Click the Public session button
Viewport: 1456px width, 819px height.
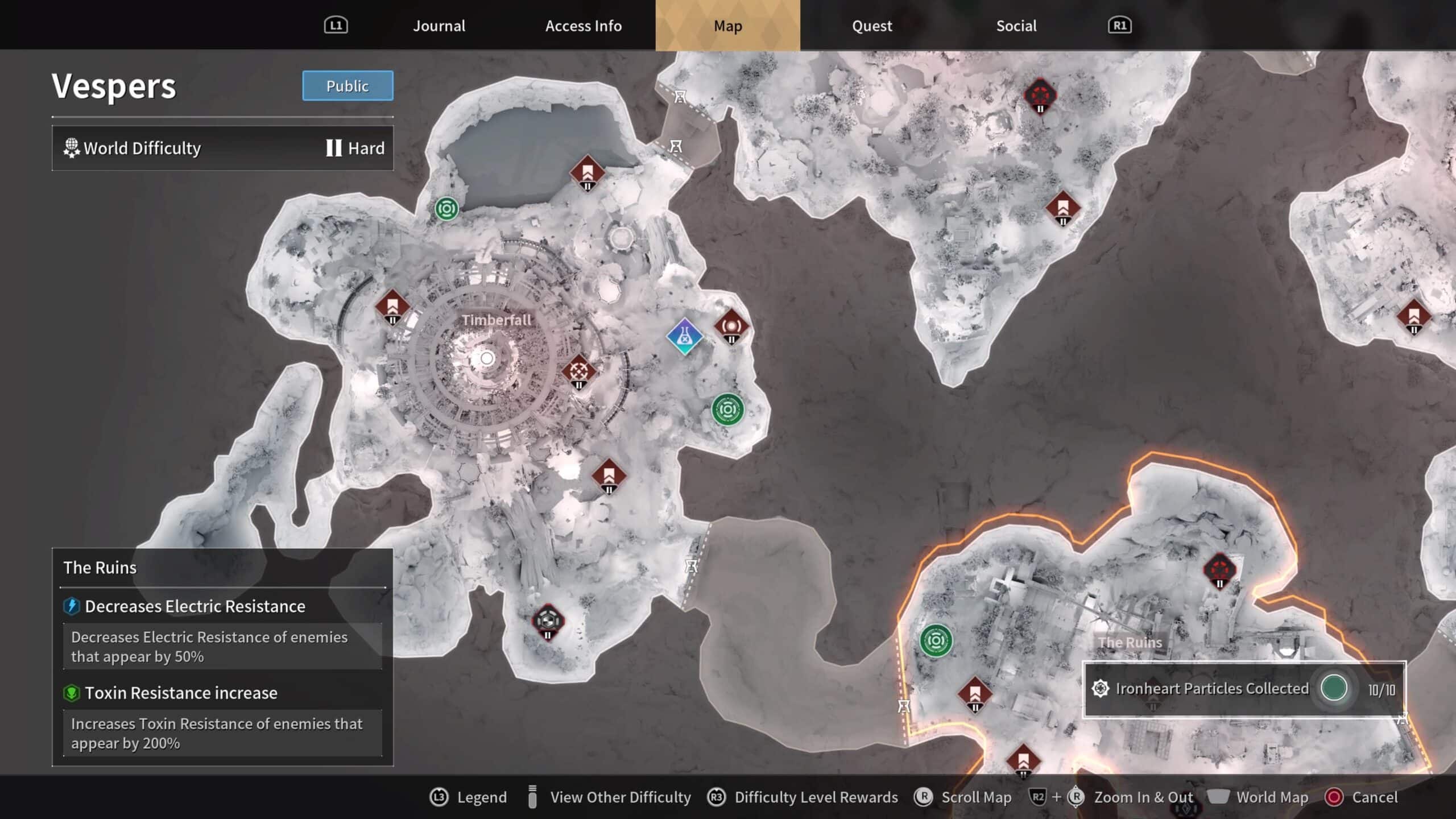coord(348,86)
